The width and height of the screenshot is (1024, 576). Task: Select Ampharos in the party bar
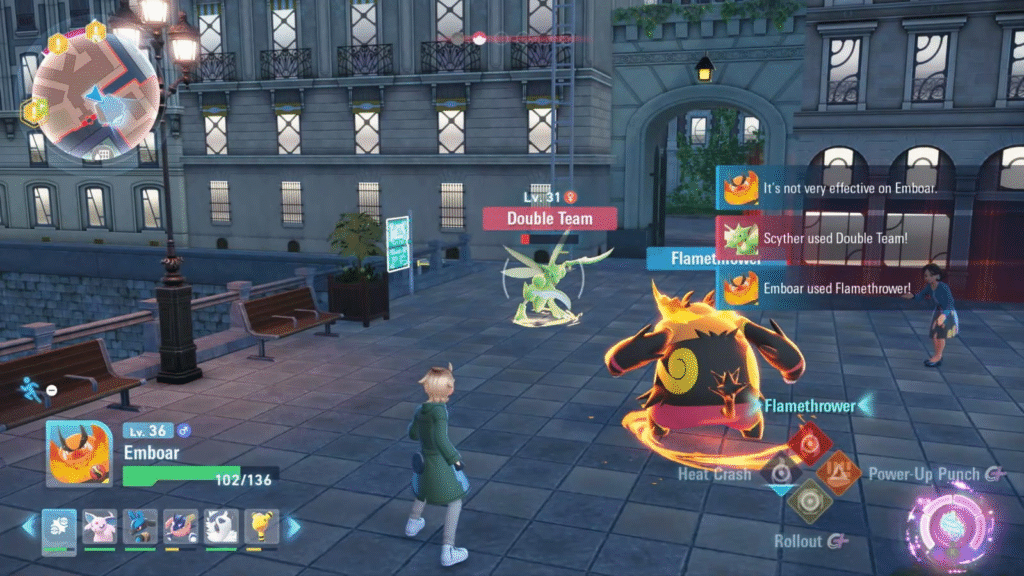(262, 526)
